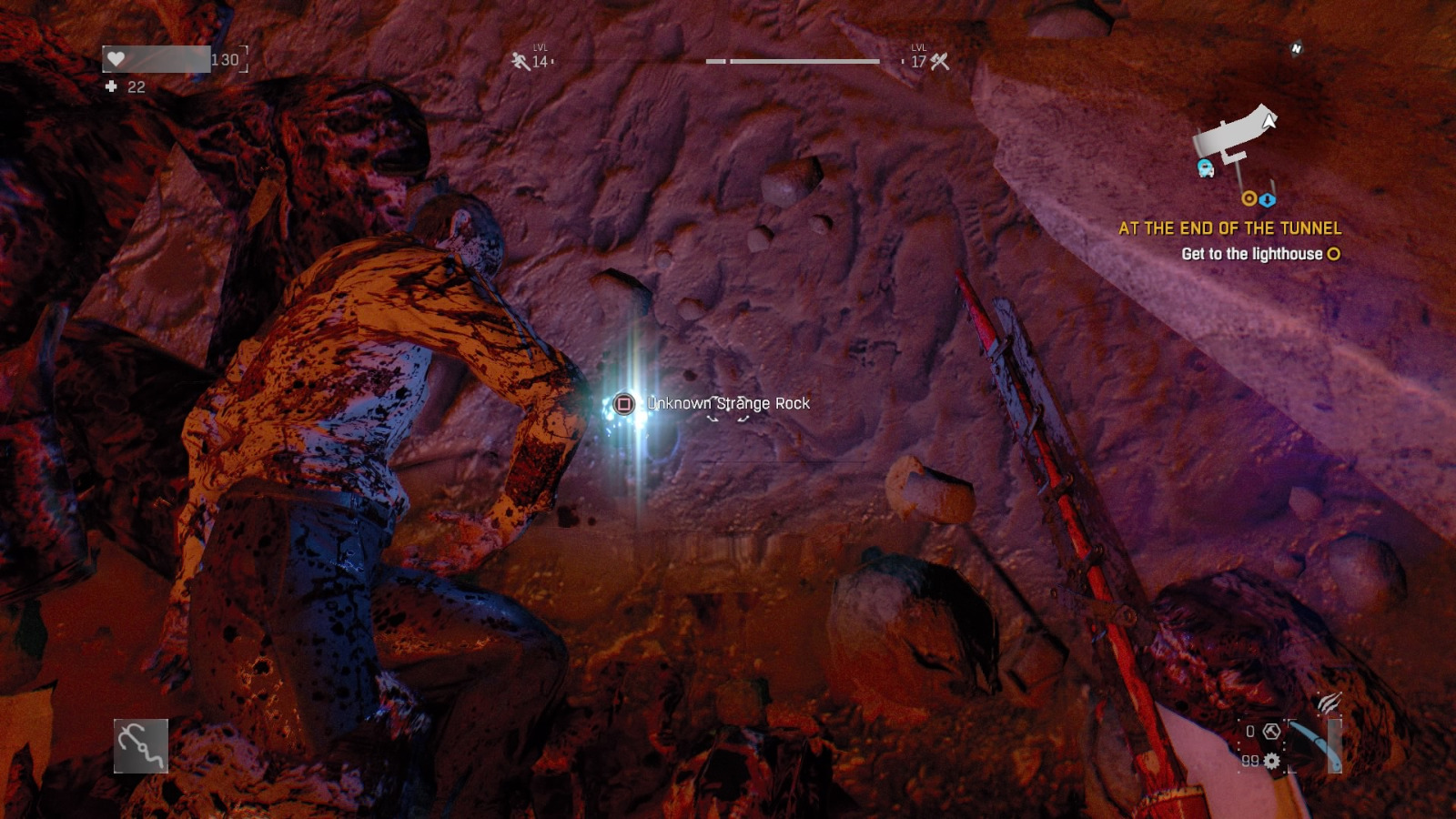The image size is (1456, 819).
Task: Click the crossed weapons icon at level 17
Action: [x=939, y=61]
